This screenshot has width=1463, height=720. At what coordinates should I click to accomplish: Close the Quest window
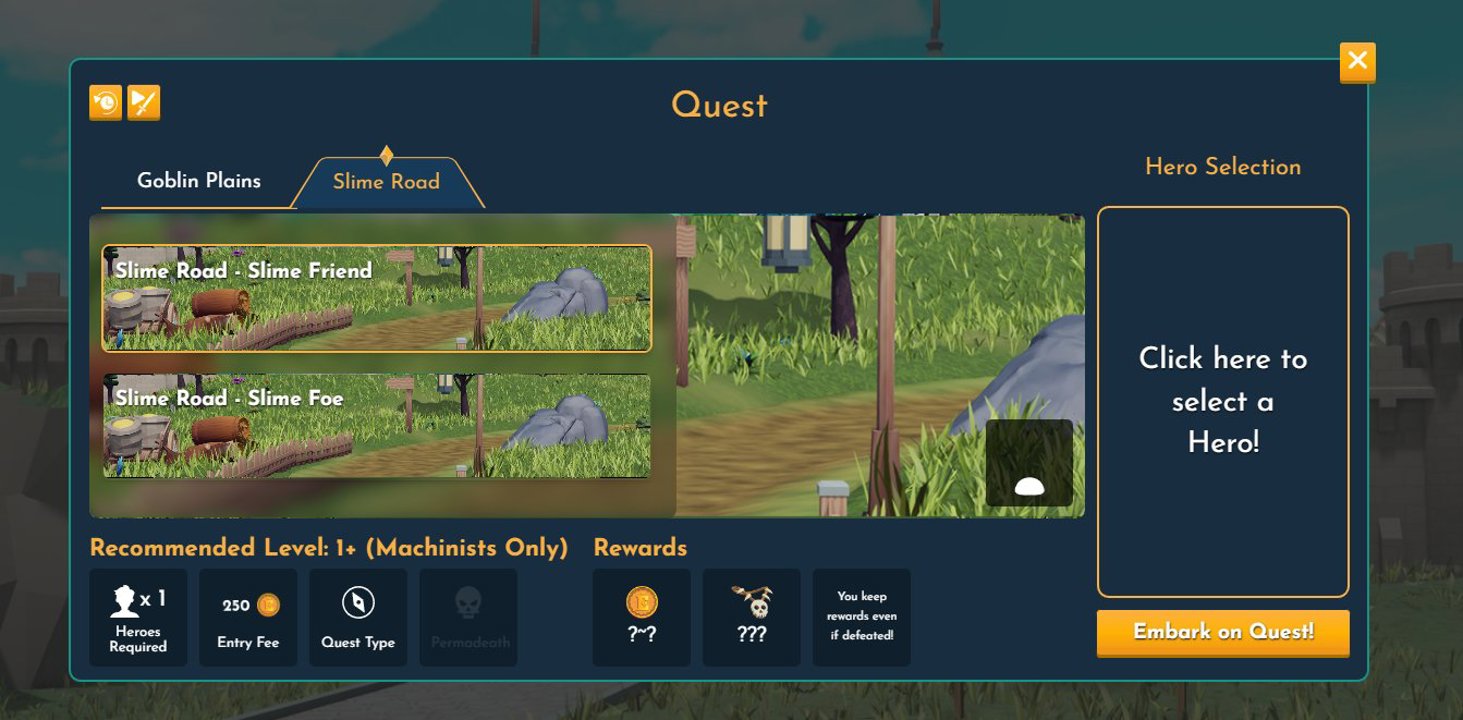click(1357, 62)
